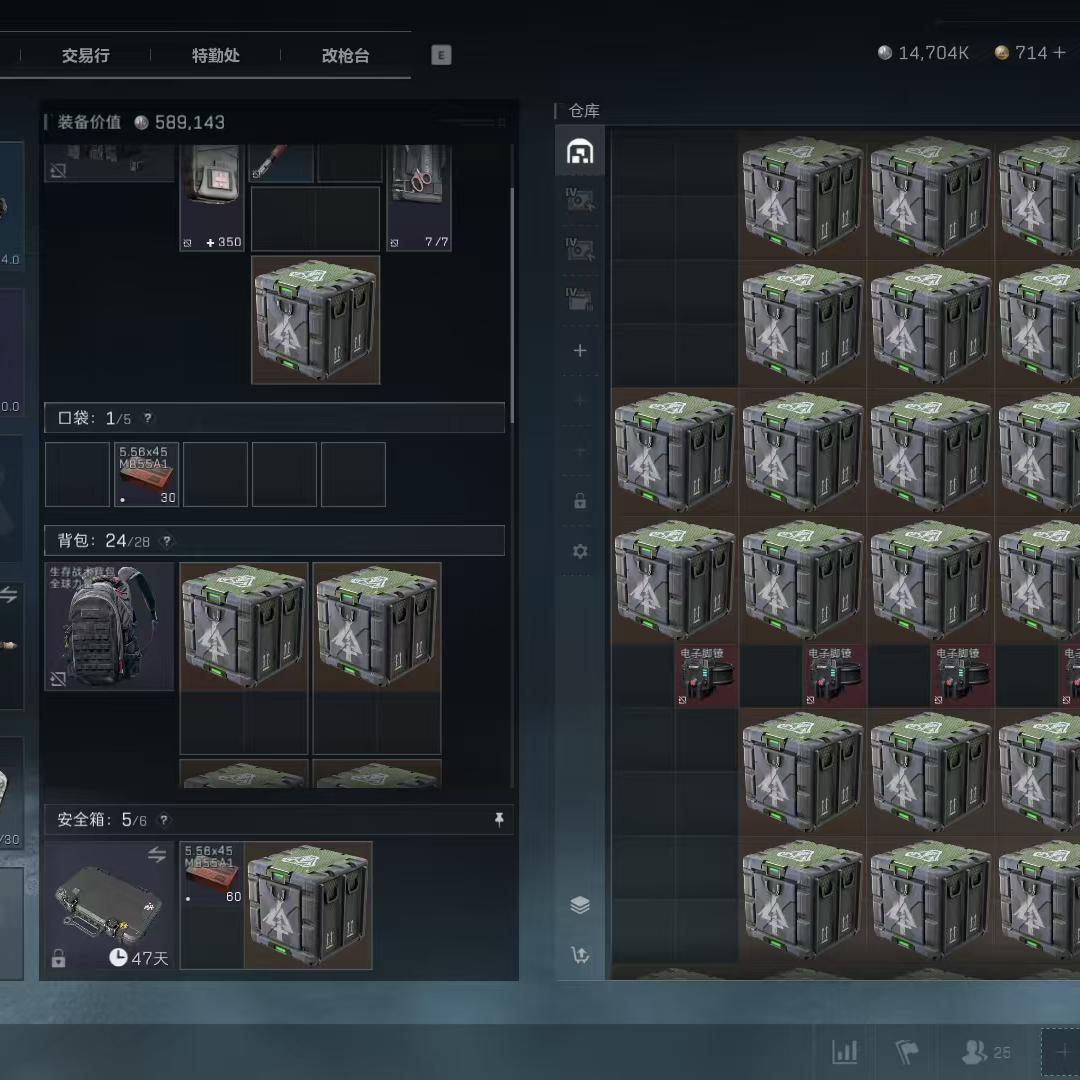Screen dimensions: 1080x1080
Task: Select the first 电子脚镣 item in stash
Action: click(707, 675)
